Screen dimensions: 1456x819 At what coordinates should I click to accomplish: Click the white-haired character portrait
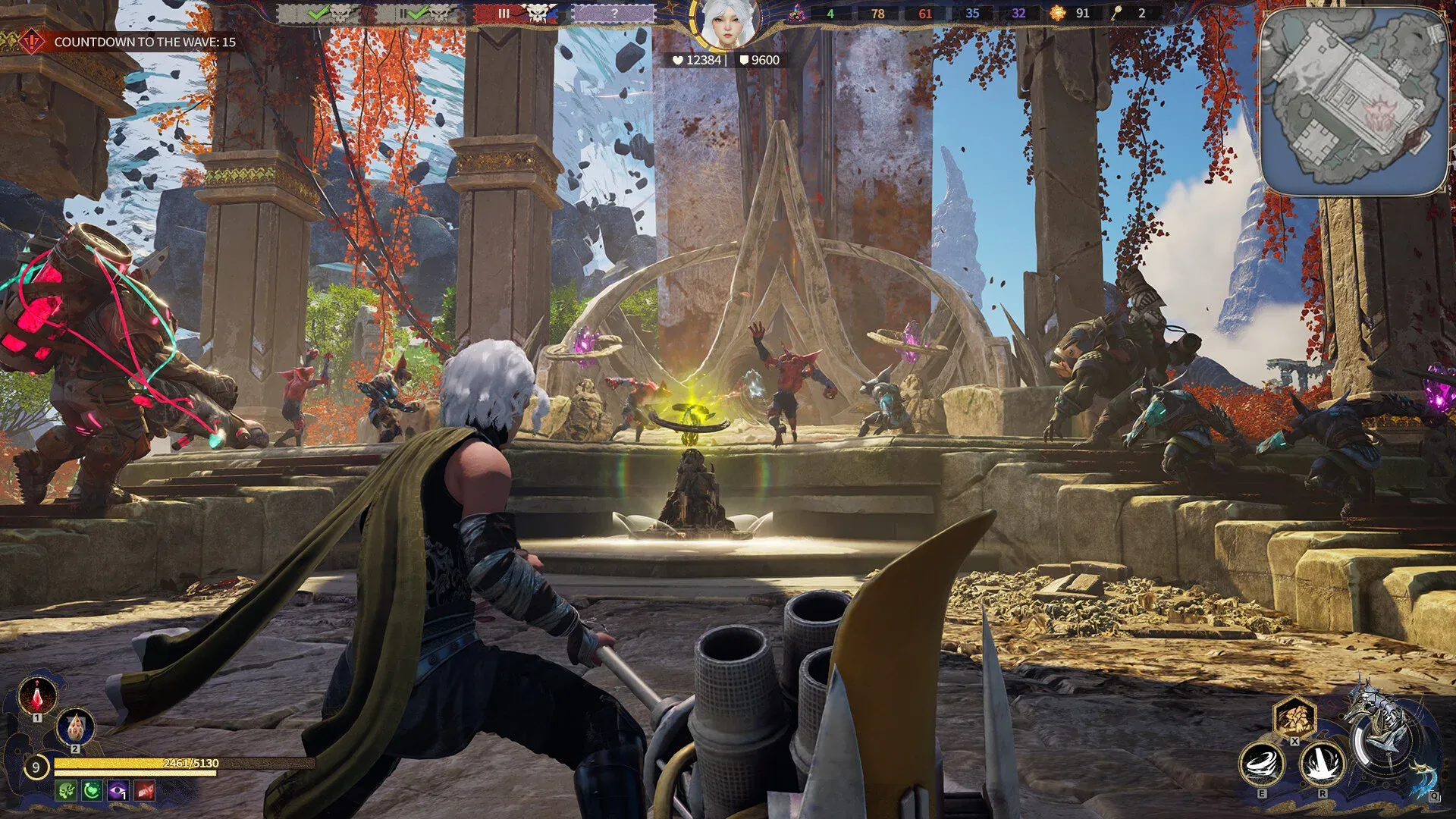click(726, 24)
